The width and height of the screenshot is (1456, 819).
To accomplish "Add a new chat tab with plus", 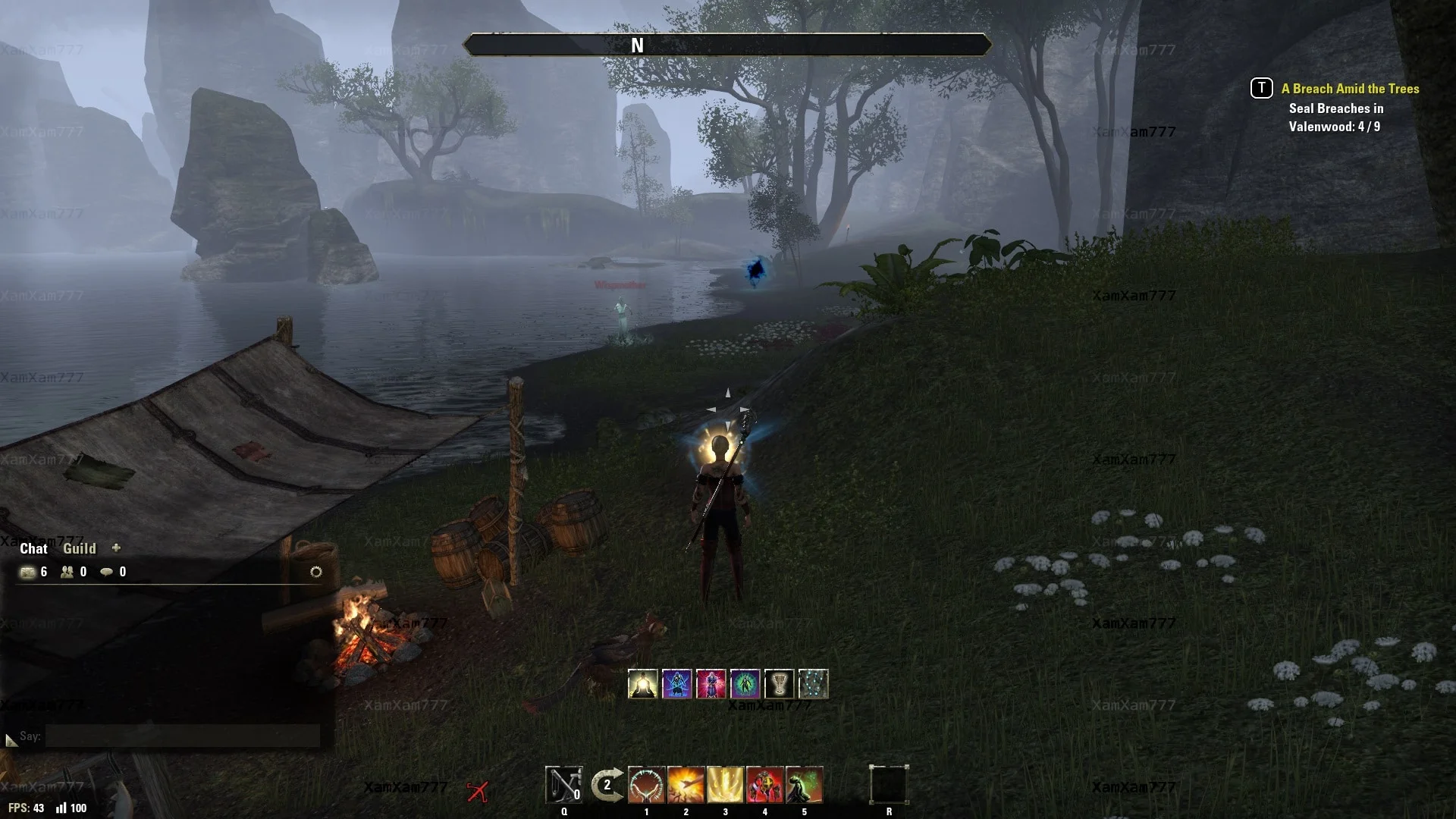I will [x=116, y=548].
